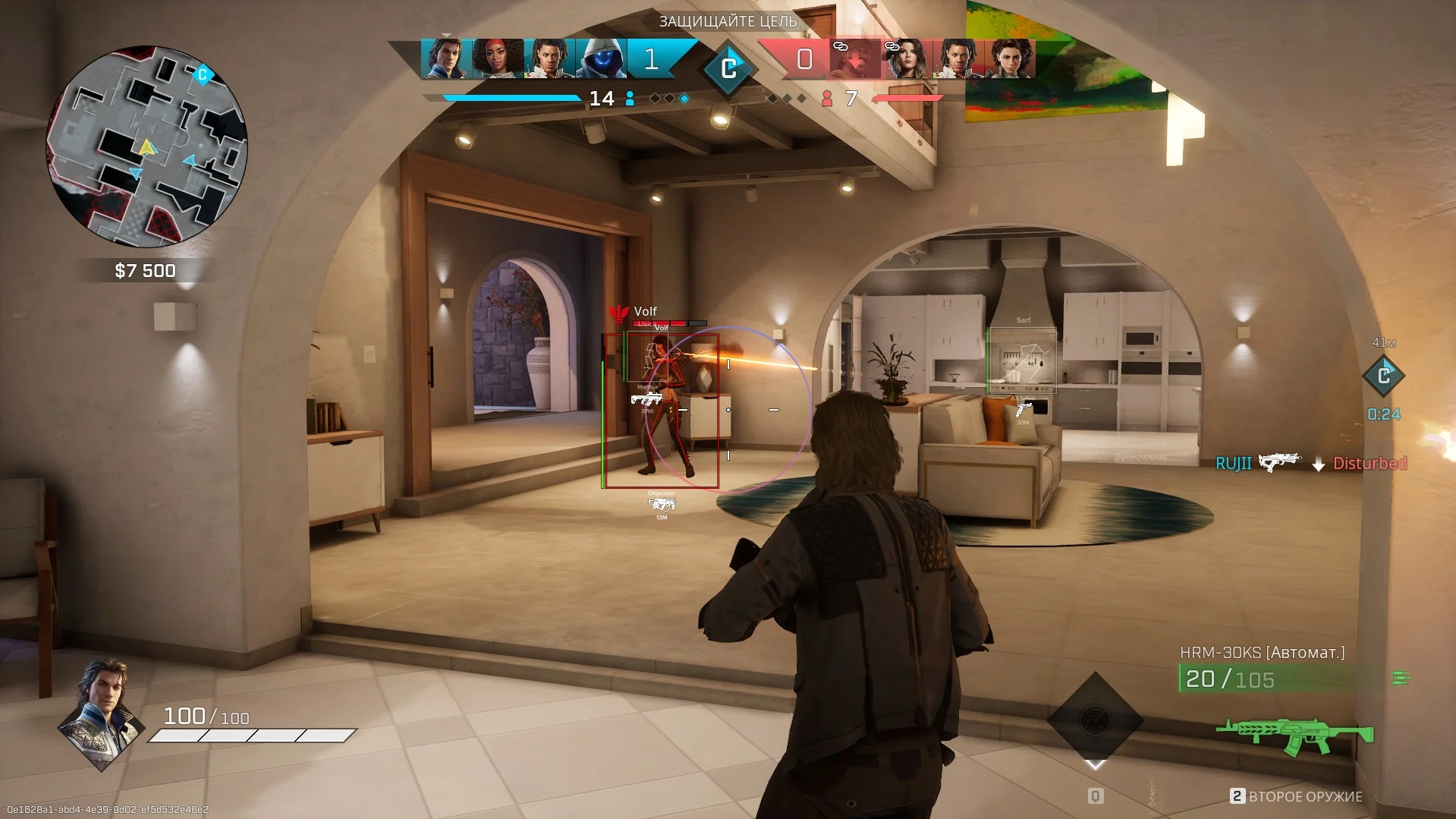Open the RUJII kill feed entry

point(1310,463)
